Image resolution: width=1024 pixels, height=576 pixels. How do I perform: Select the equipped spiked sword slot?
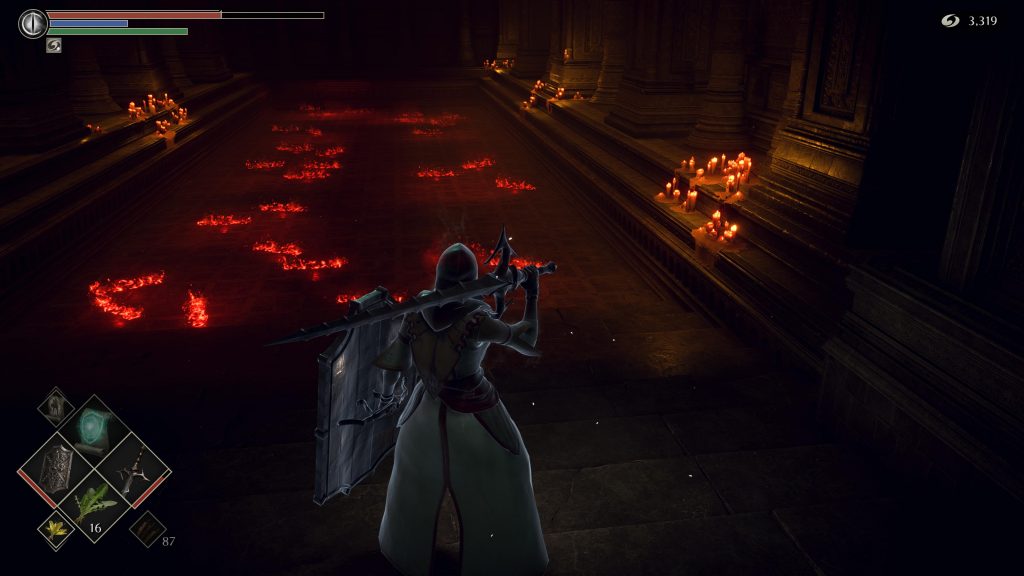coord(134,468)
